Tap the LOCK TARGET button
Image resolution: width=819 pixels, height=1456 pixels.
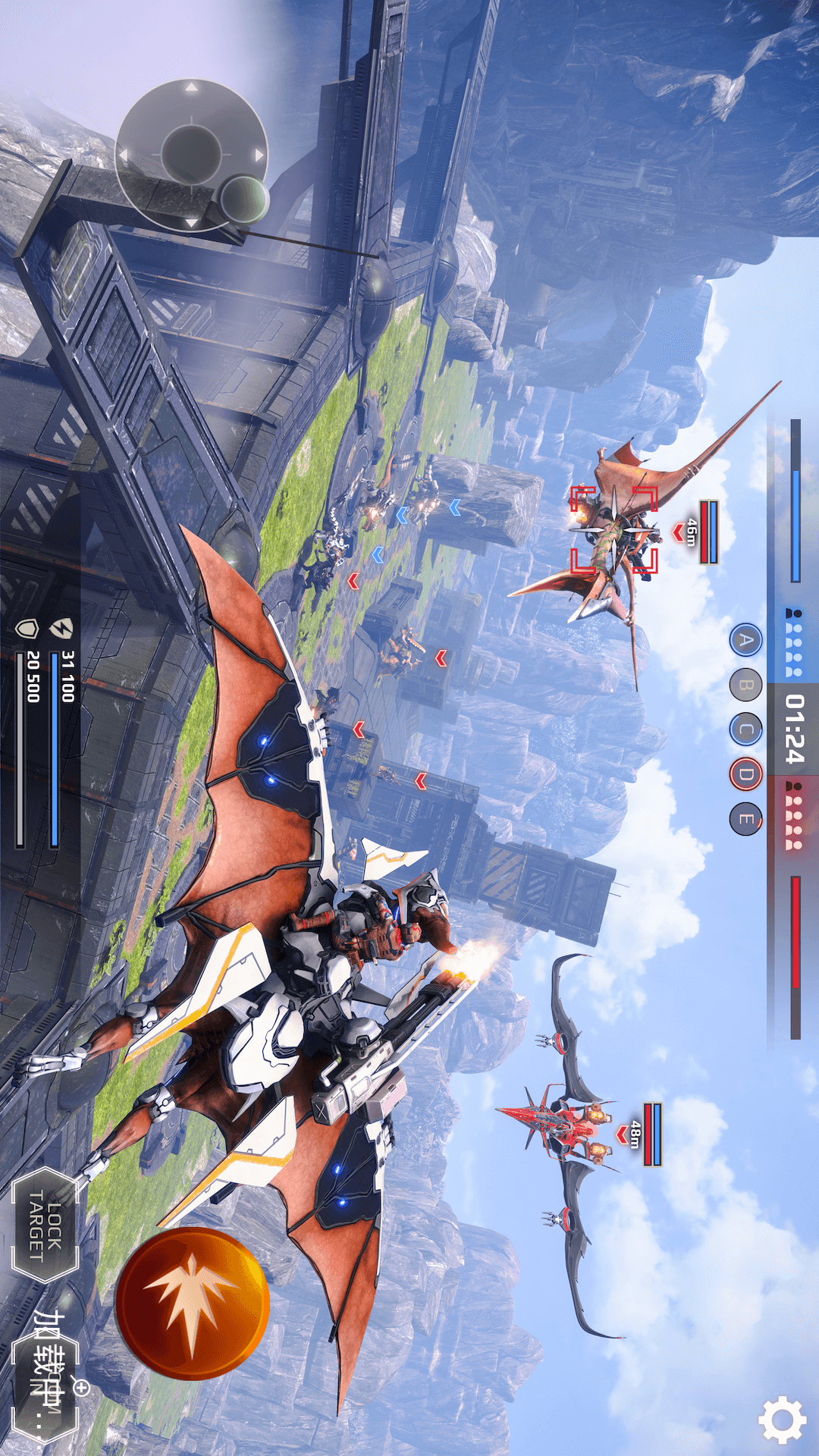[x=45, y=1224]
